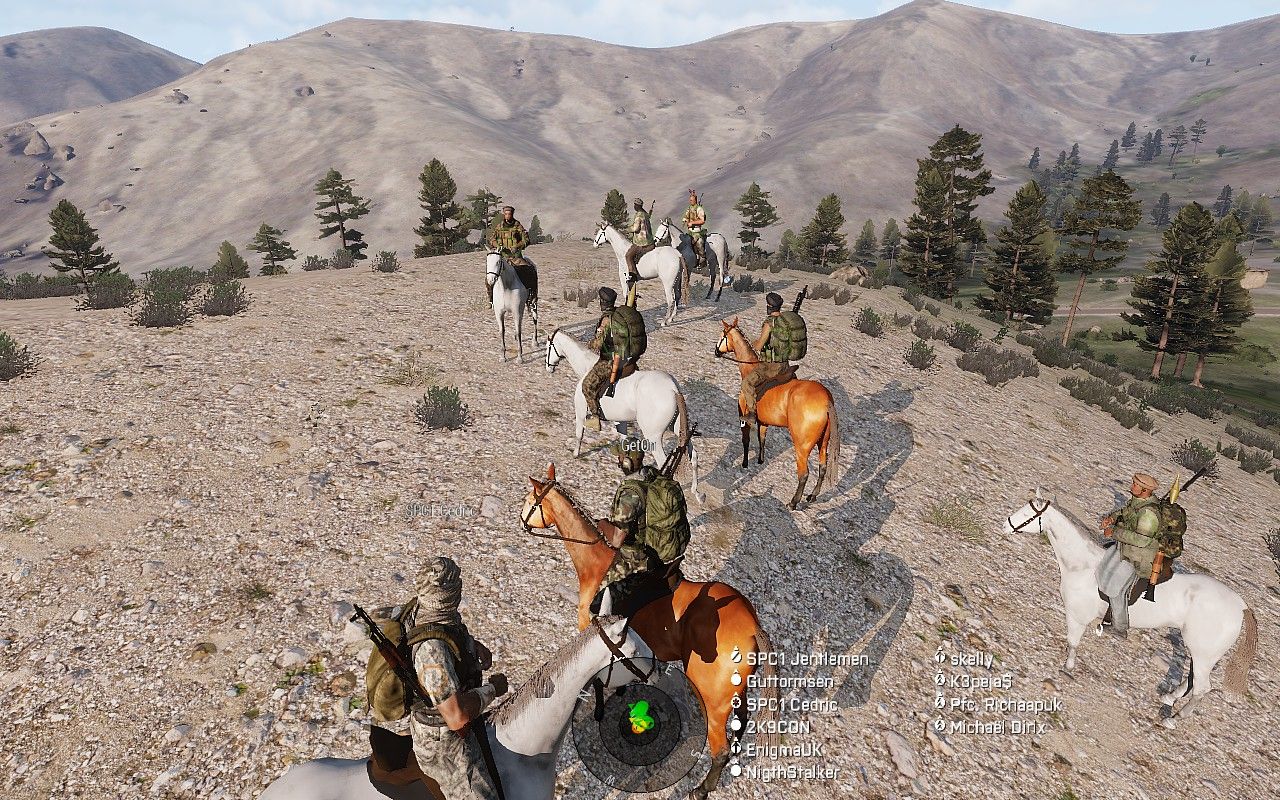Select EnigmaUK's team leader icon
This screenshot has width=1280, height=800.
[x=737, y=748]
